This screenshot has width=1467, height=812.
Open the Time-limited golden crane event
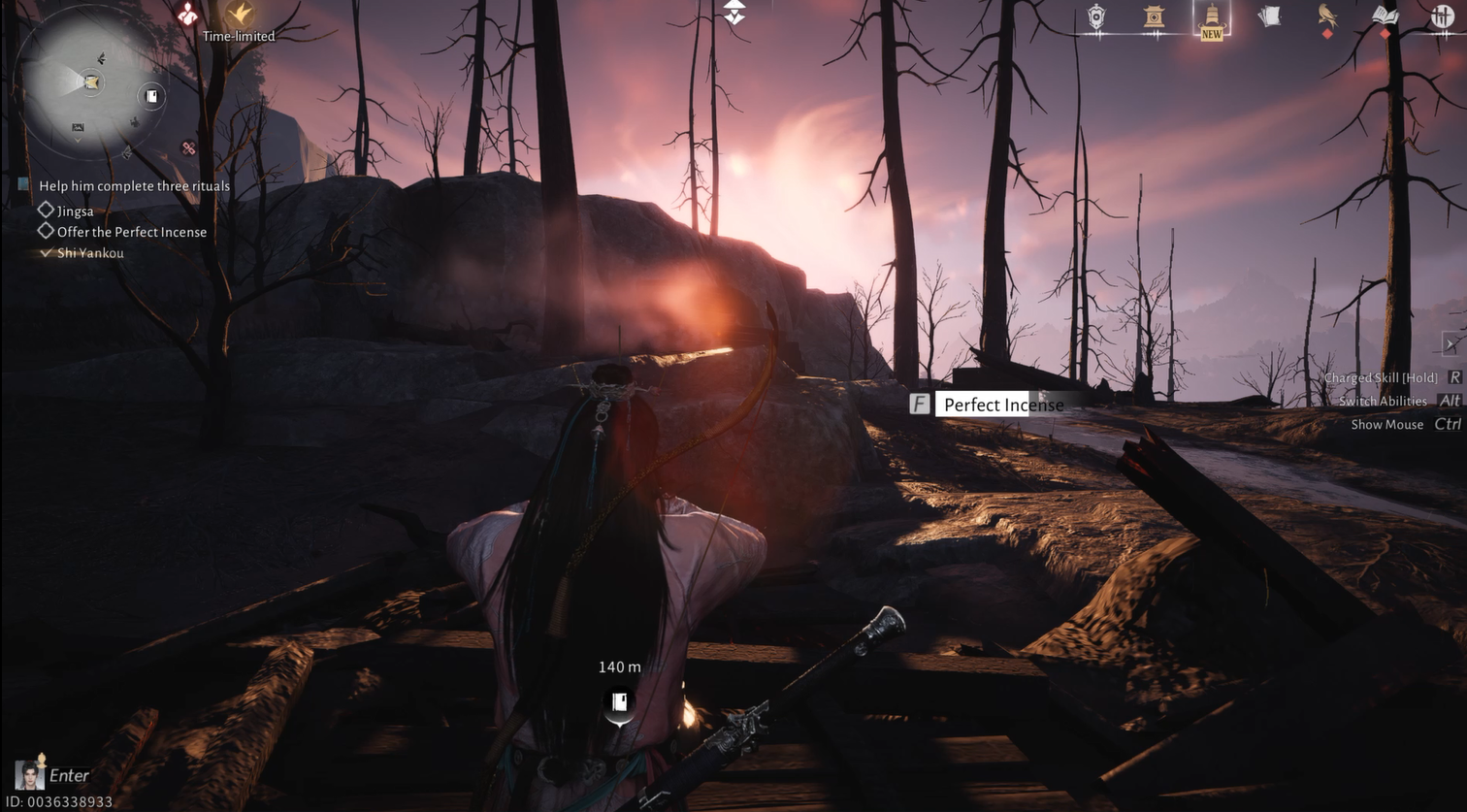[x=239, y=15]
